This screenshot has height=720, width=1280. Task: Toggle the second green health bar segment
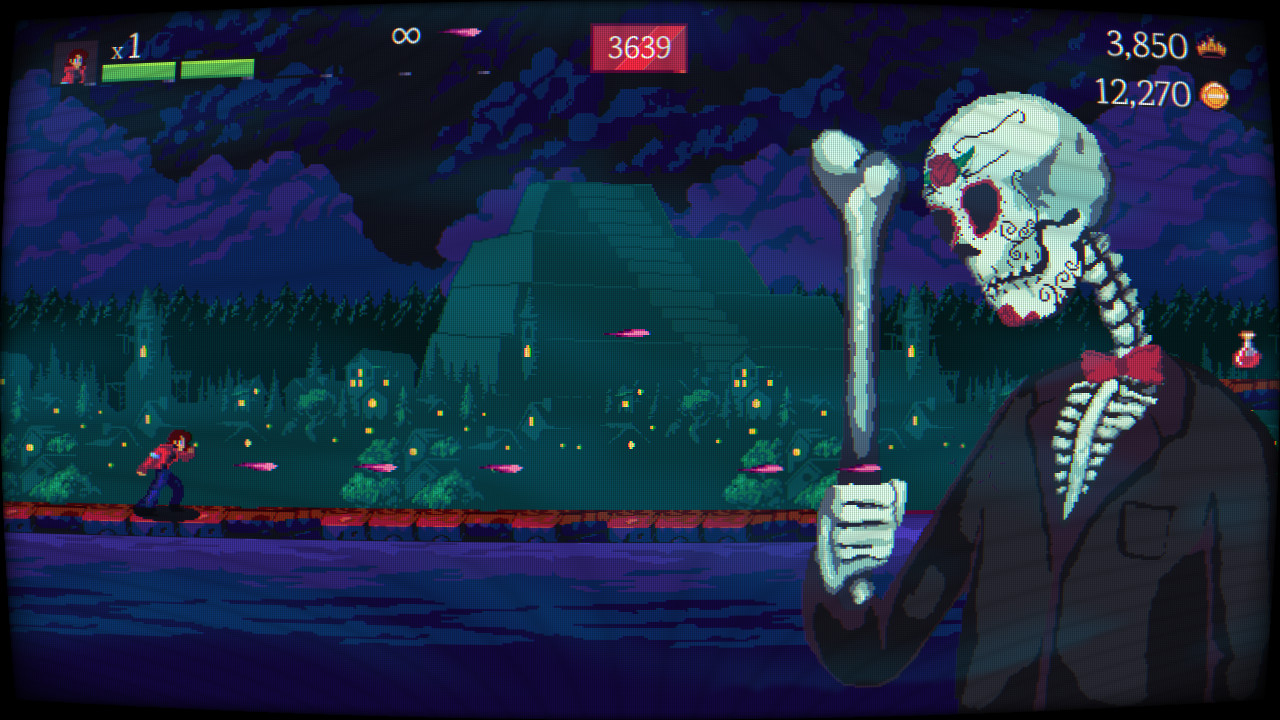[216, 70]
